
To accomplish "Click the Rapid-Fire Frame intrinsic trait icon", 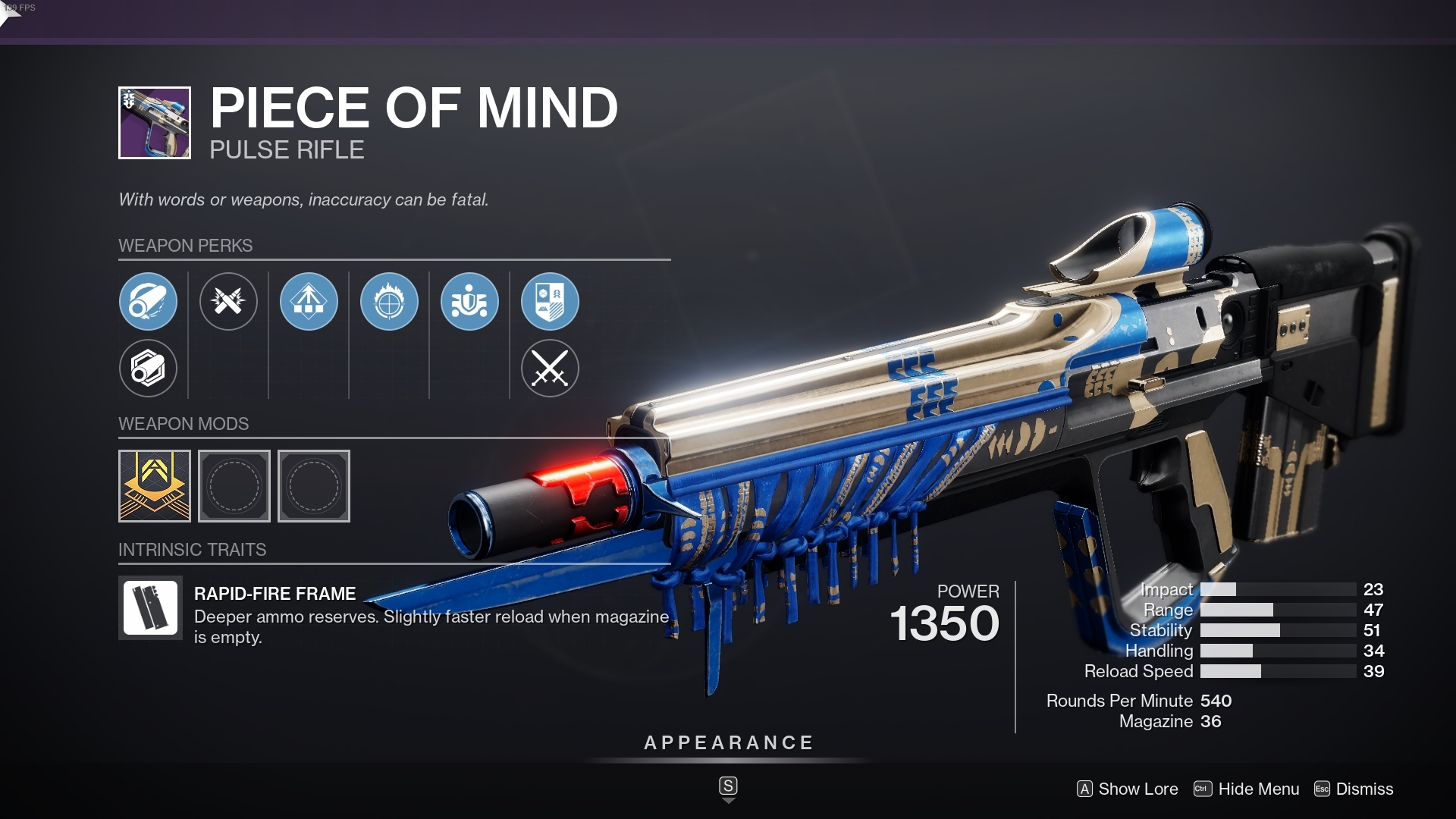I will [149, 607].
